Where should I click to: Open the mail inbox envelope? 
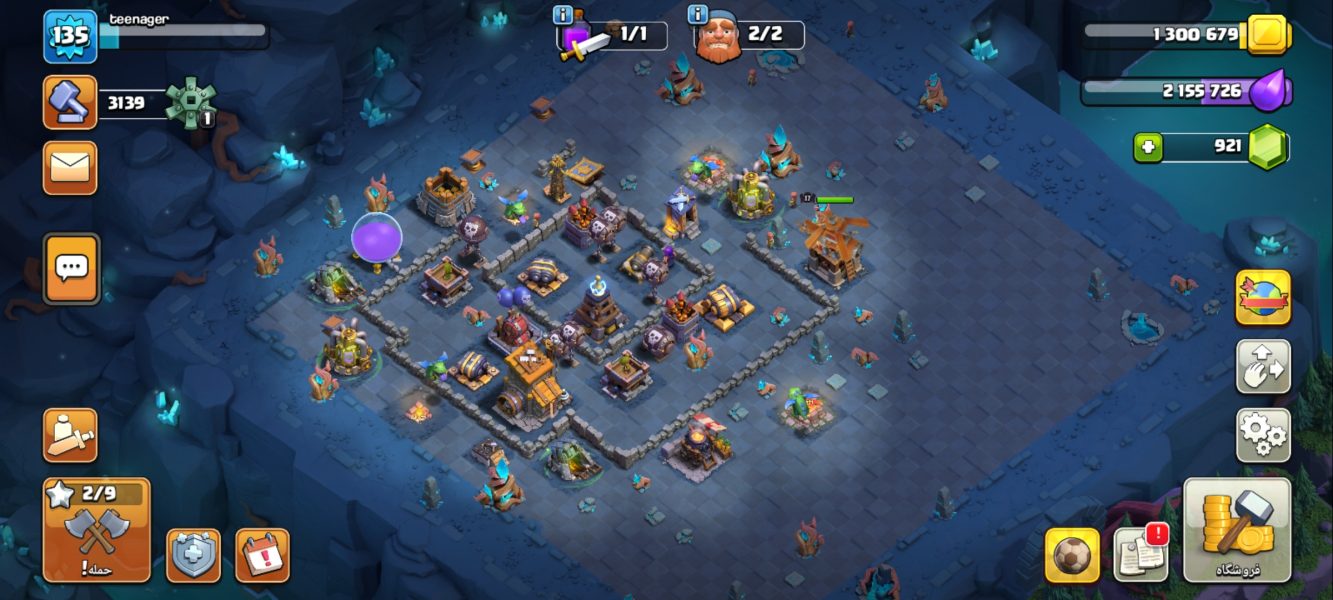point(70,168)
